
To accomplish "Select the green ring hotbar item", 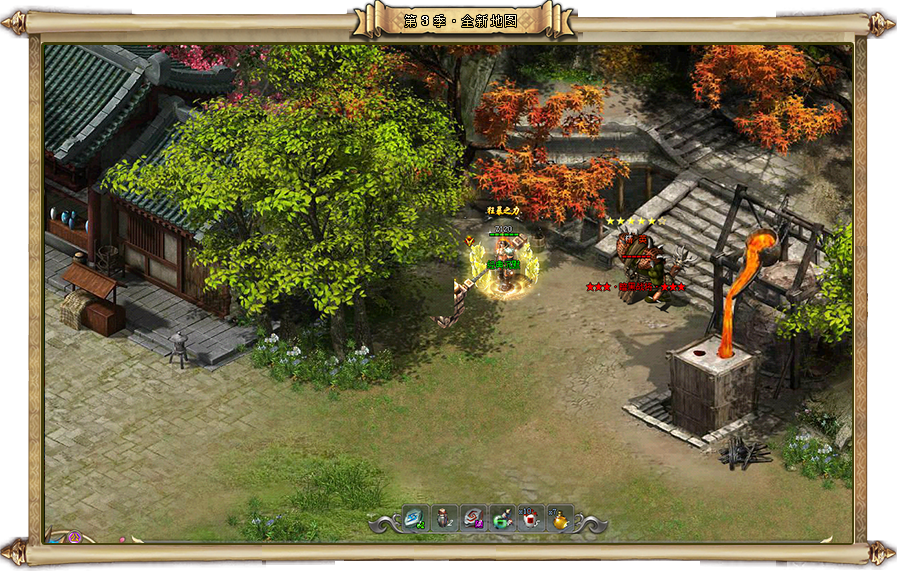I will click(501, 519).
